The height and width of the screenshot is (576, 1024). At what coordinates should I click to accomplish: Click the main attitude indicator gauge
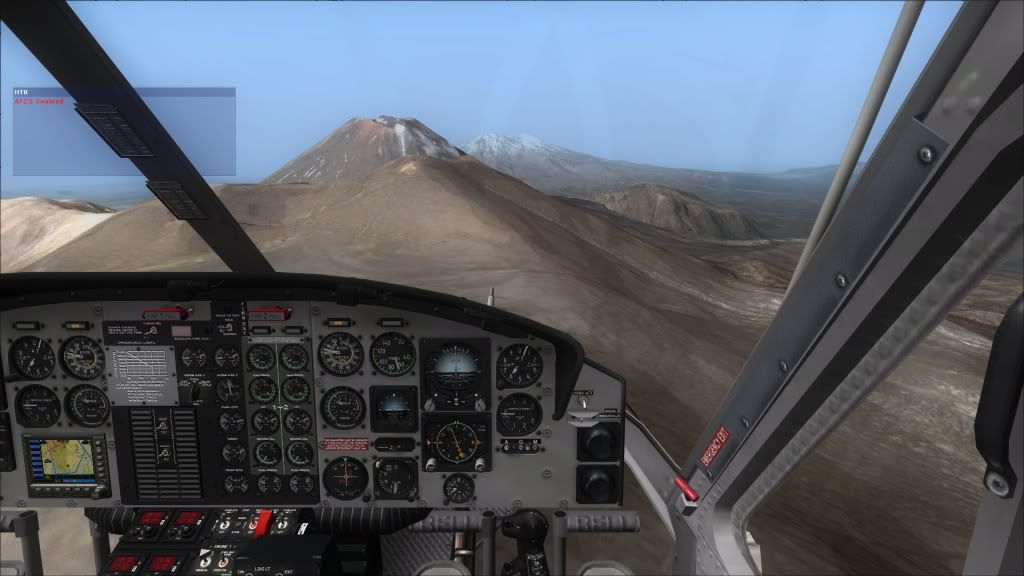454,369
